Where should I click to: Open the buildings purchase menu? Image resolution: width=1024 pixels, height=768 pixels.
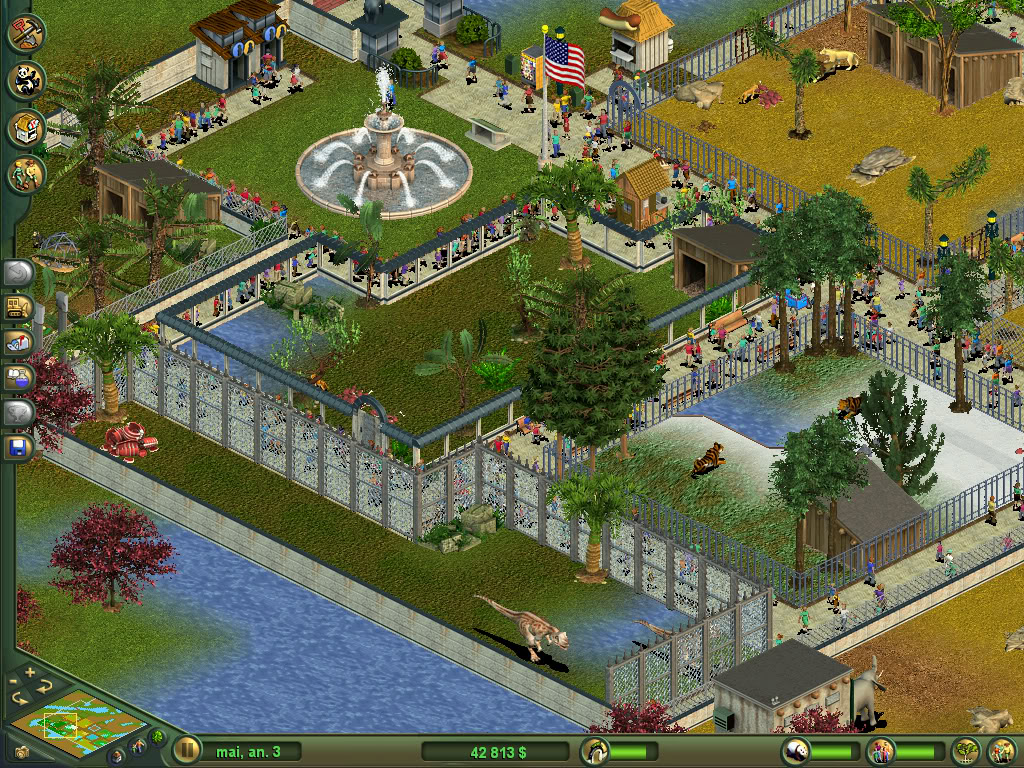(27, 128)
